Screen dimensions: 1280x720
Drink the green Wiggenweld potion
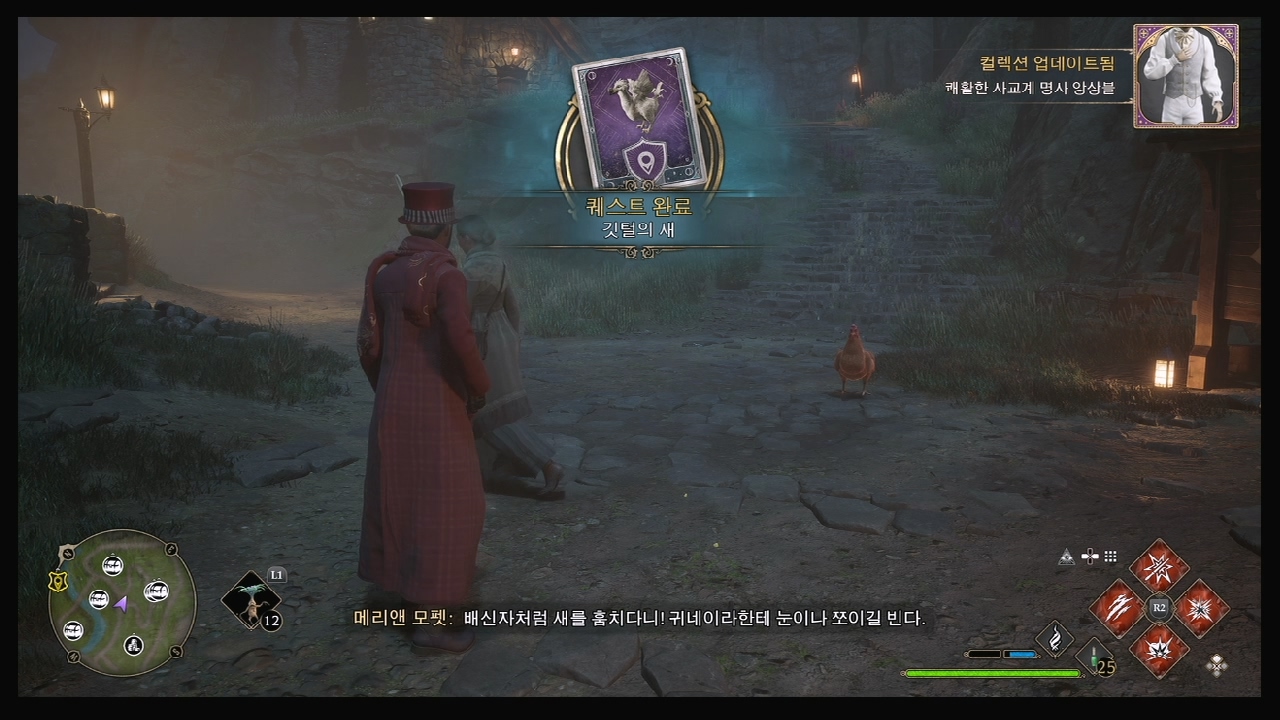coord(1096,658)
